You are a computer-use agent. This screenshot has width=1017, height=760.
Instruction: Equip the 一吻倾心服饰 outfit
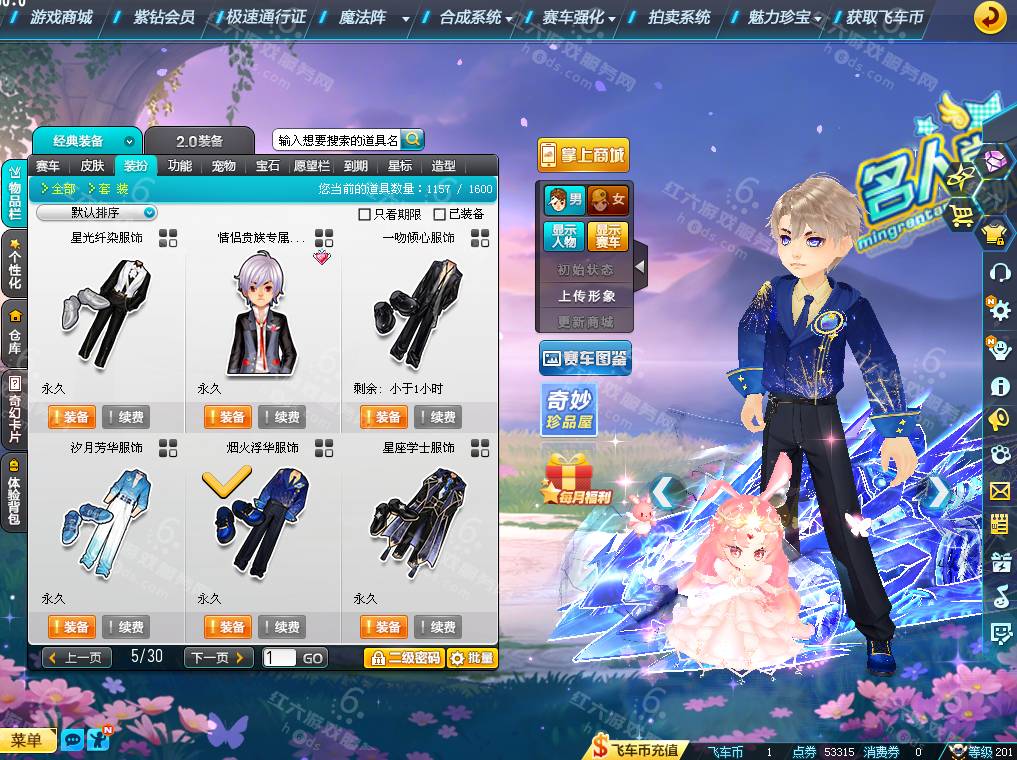coord(383,417)
